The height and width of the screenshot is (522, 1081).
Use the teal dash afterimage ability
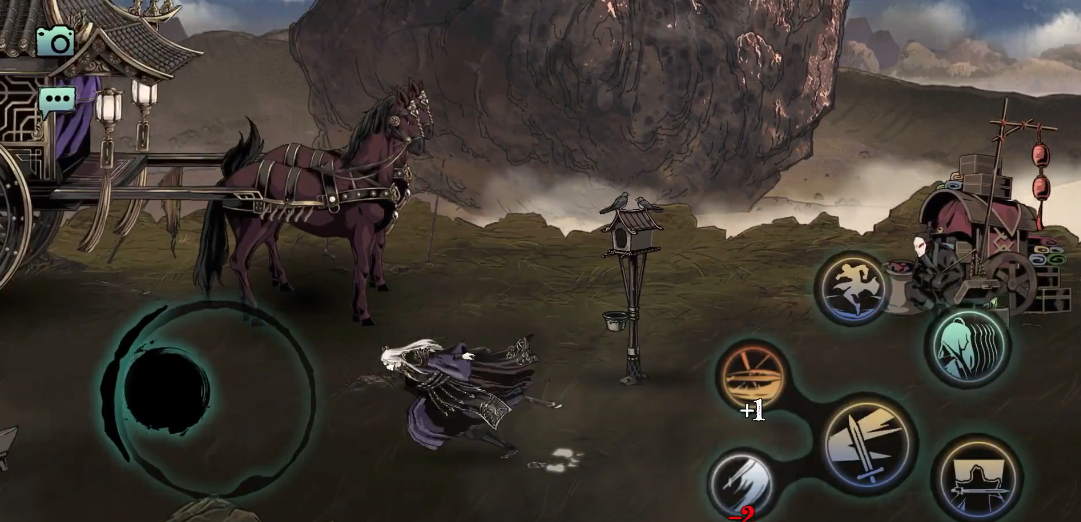966,346
